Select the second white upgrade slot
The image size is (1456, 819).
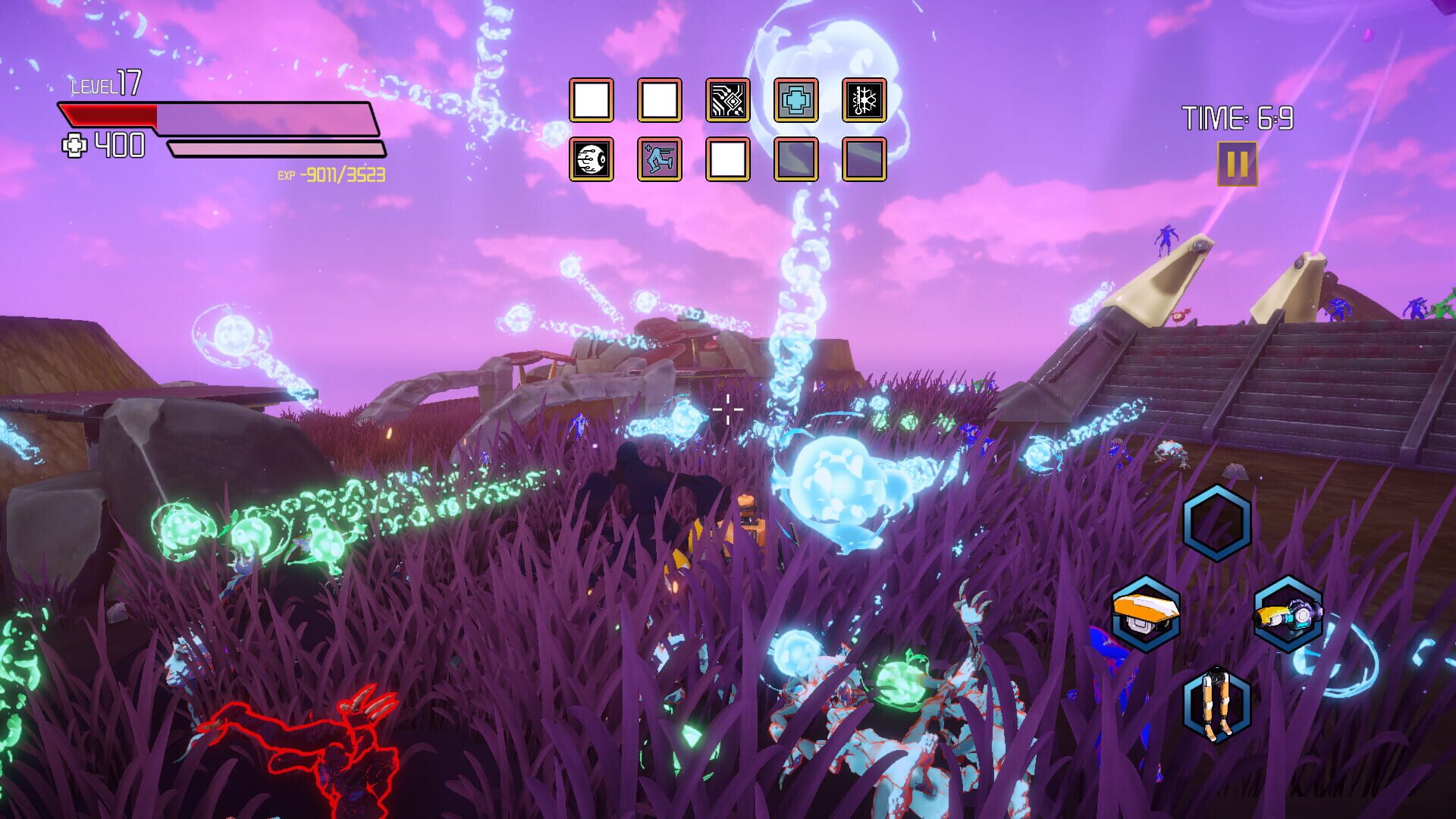(658, 99)
